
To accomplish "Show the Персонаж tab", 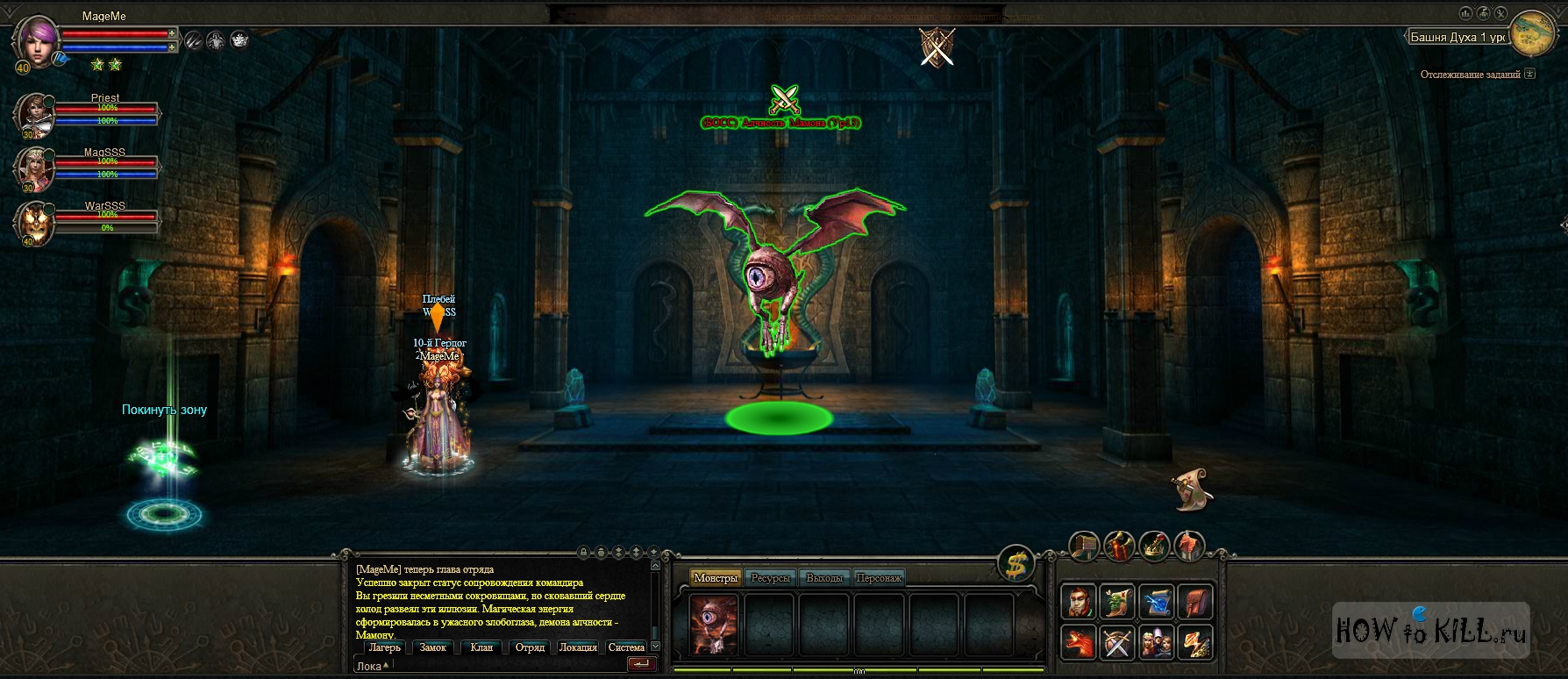I will pyautogui.click(x=879, y=578).
